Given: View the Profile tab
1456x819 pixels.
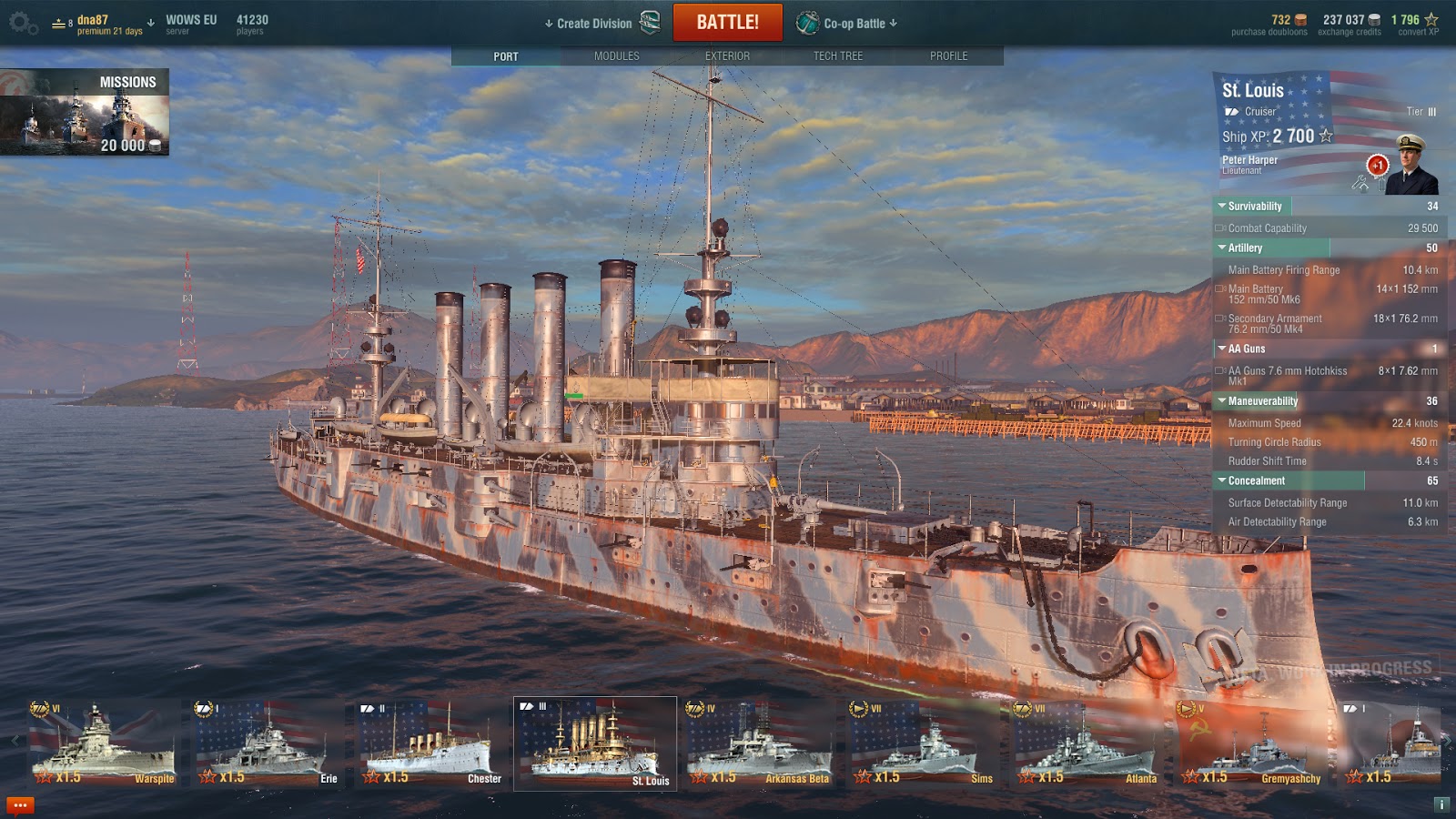Looking at the screenshot, I should [x=948, y=56].
